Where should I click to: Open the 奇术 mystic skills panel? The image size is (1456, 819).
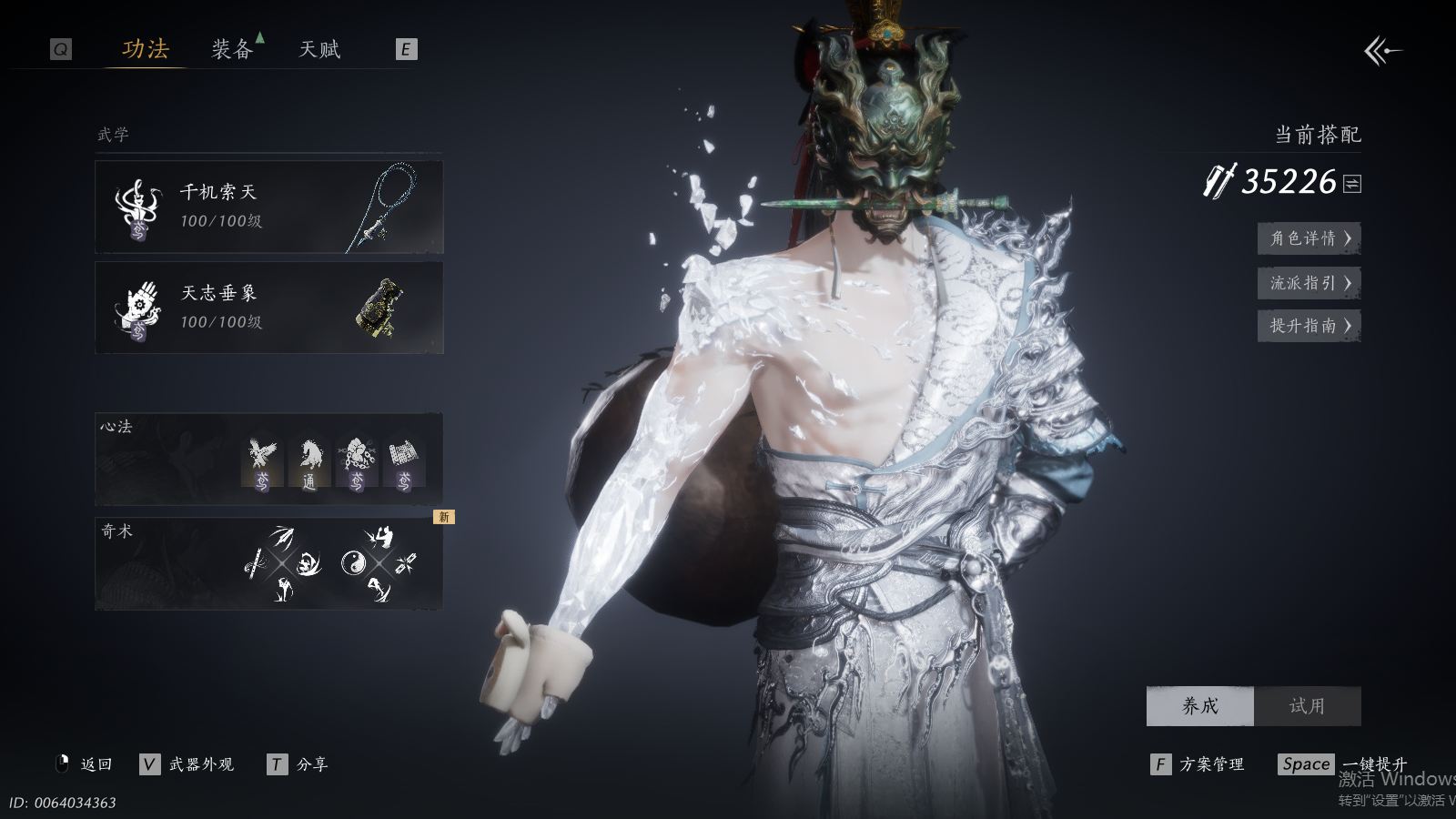pyautogui.click(x=268, y=563)
